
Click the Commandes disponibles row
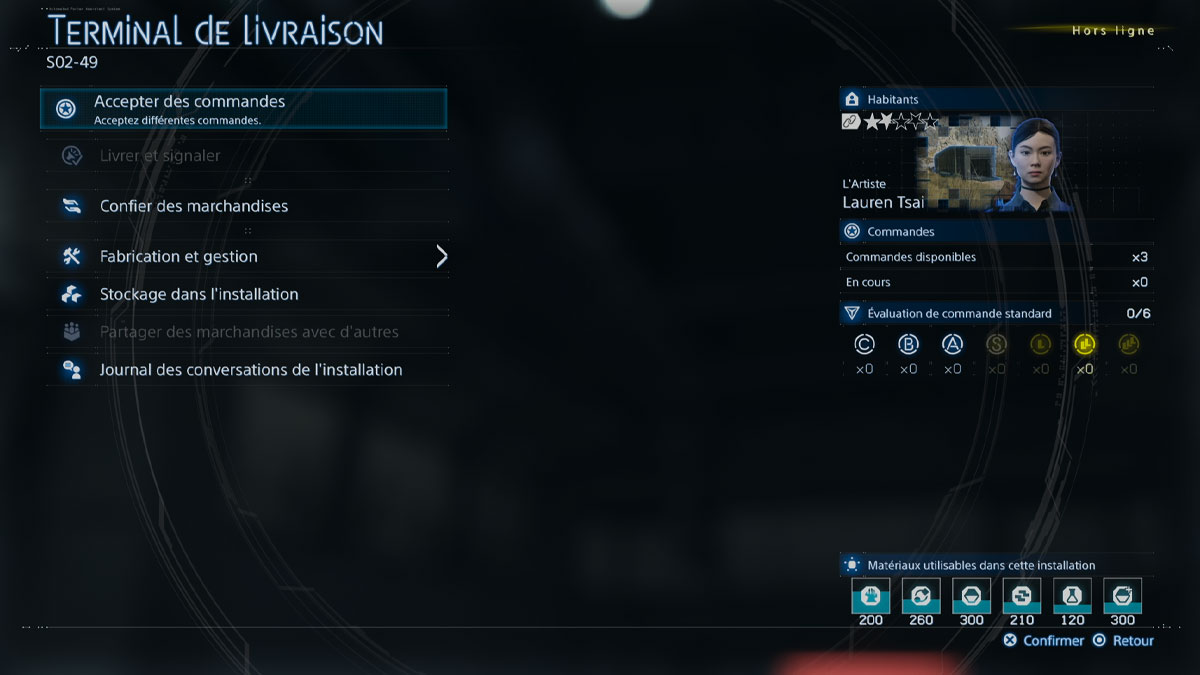click(x=996, y=257)
